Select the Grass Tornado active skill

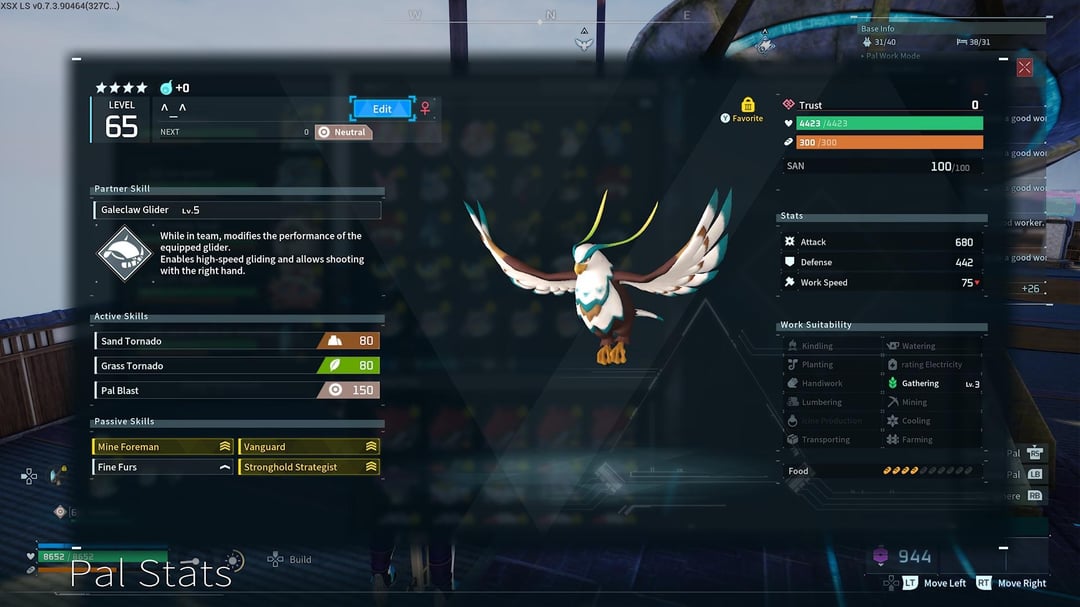click(x=237, y=366)
